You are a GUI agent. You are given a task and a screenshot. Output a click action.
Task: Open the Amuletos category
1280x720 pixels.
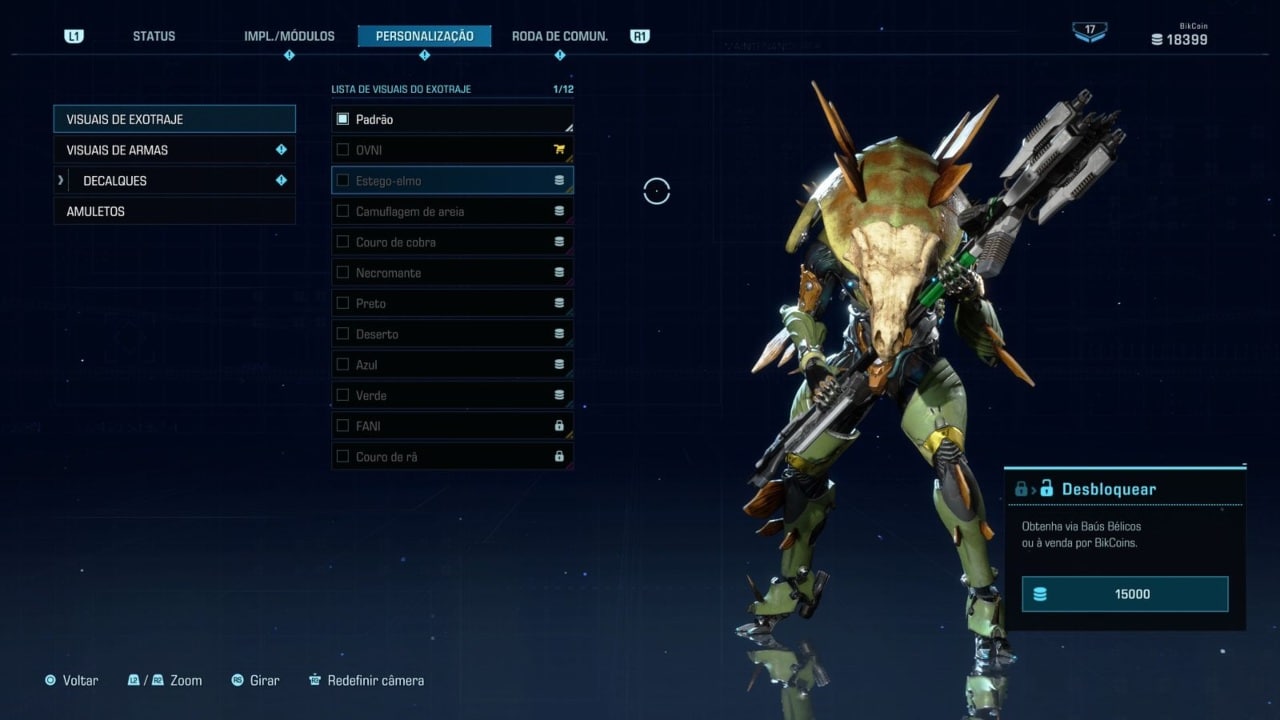(174, 212)
